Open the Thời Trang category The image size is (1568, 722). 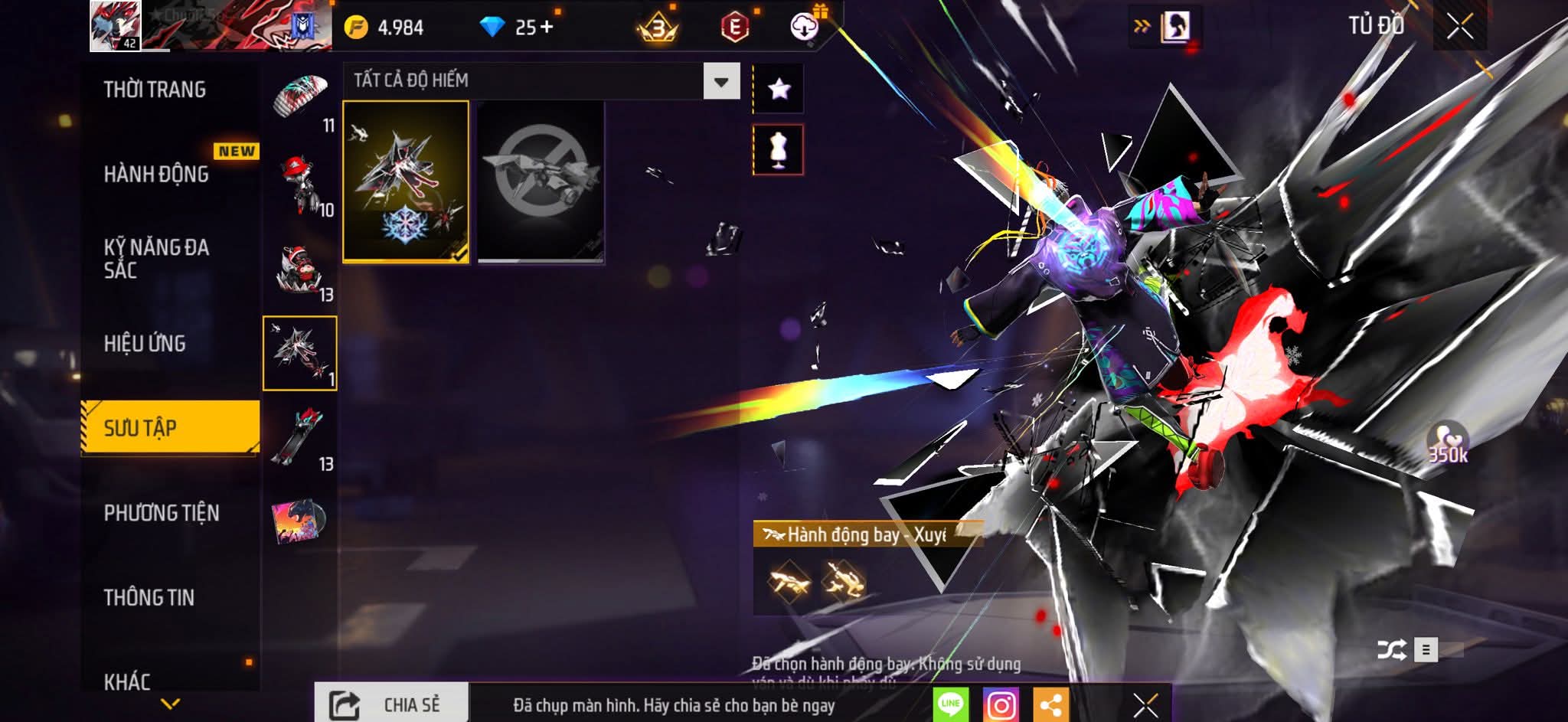click(155, 90)
